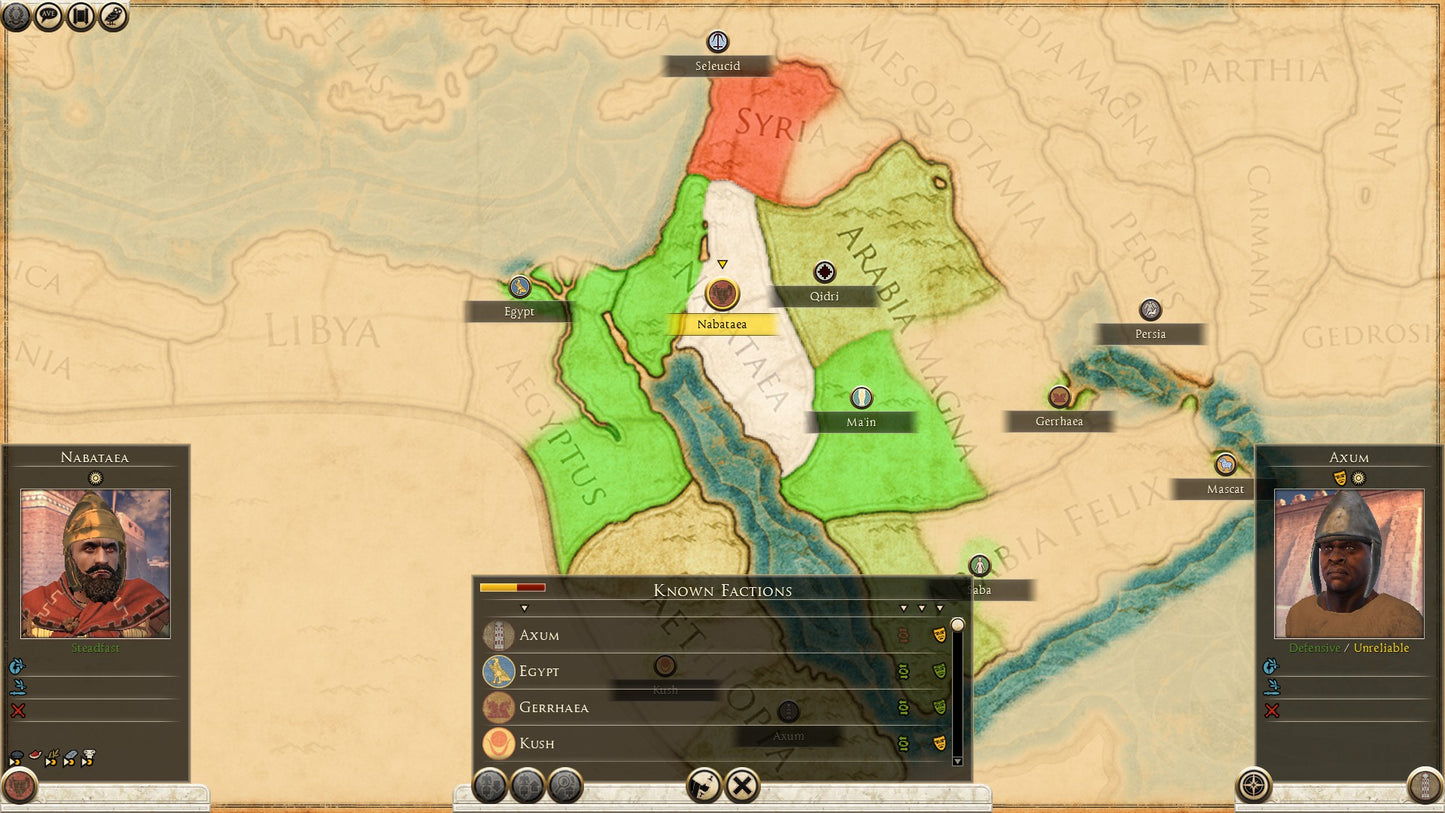The image size is (1445, 813).
Task: Open the rightmost column sort arrow in Known Factions
Action: (x=938, y=607)
